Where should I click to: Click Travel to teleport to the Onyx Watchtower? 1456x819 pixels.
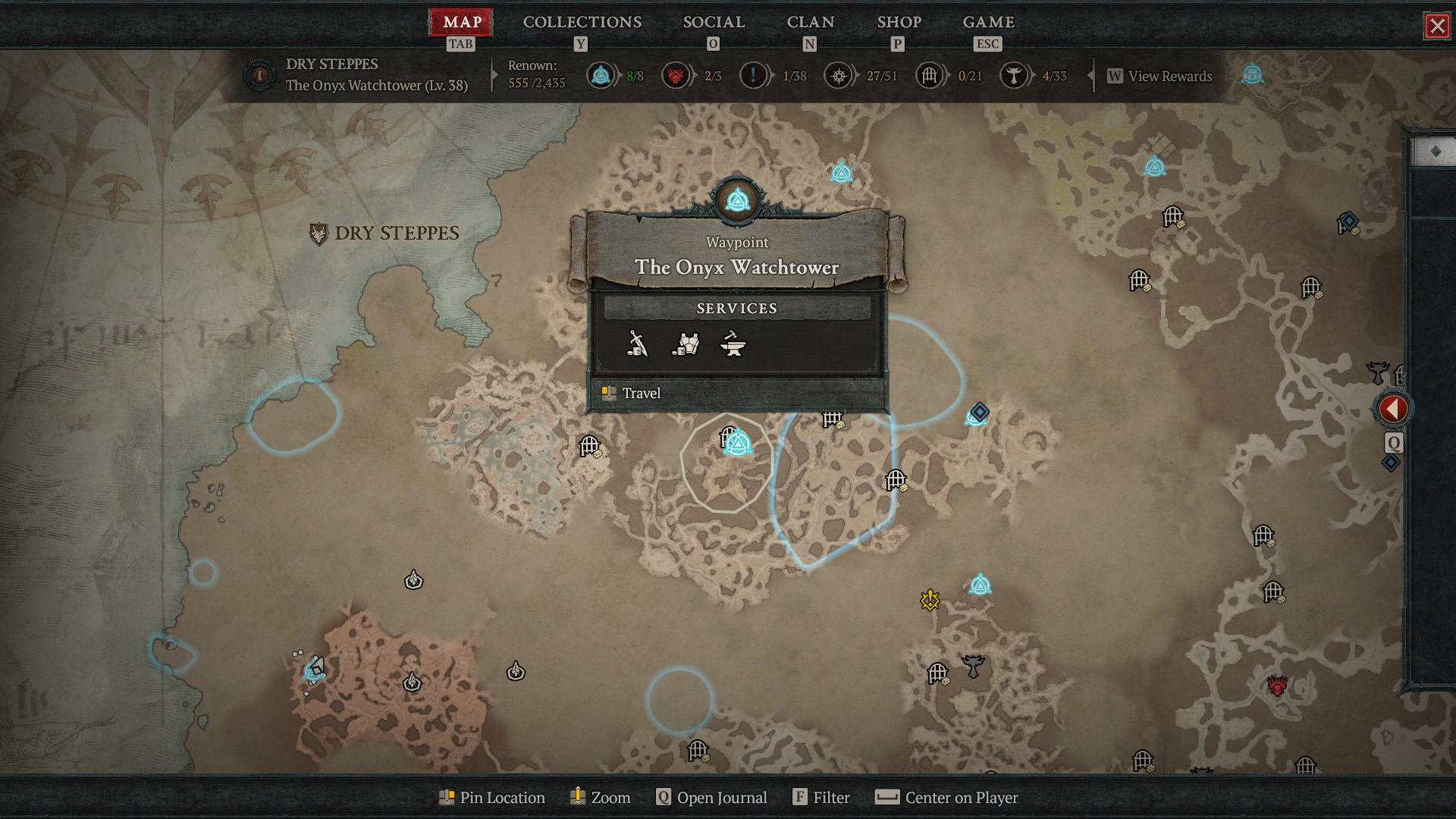point(641,393)
